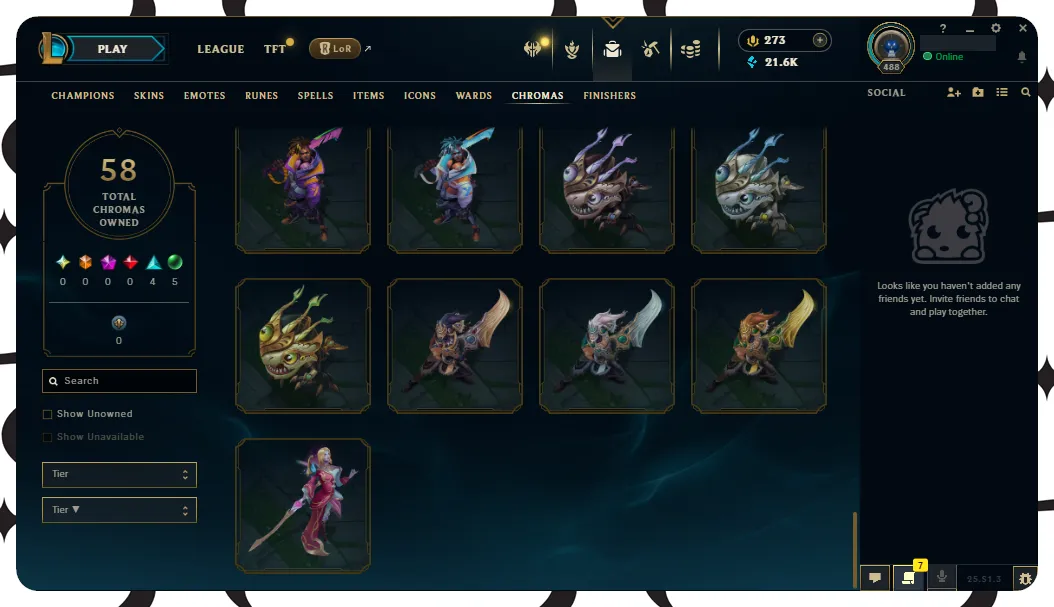The height and width of the screenshot is (607, 1054).
Task: View the Icons tab
Action: 420,96
